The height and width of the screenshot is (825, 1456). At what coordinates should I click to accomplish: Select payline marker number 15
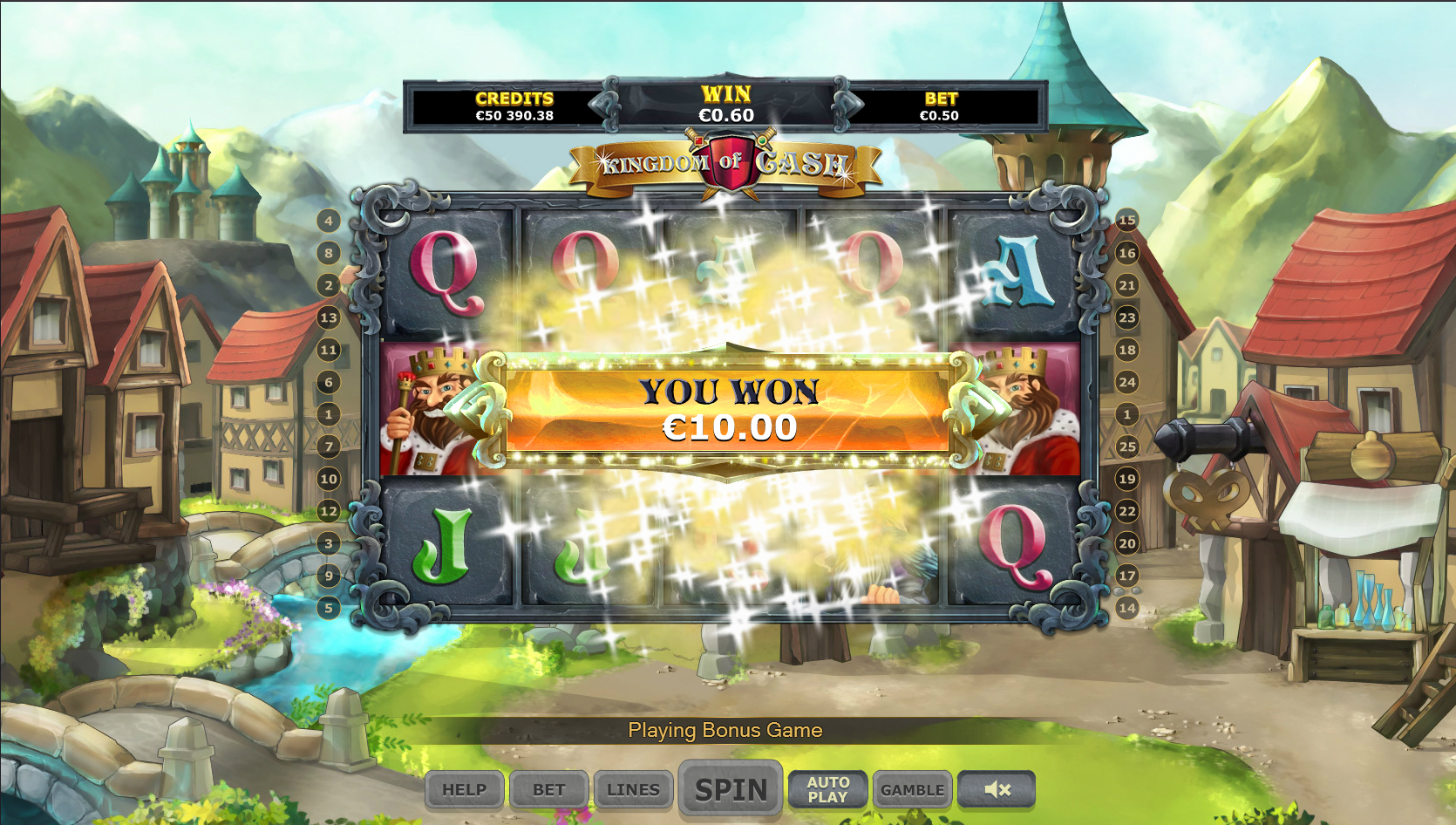(1127, 221)
